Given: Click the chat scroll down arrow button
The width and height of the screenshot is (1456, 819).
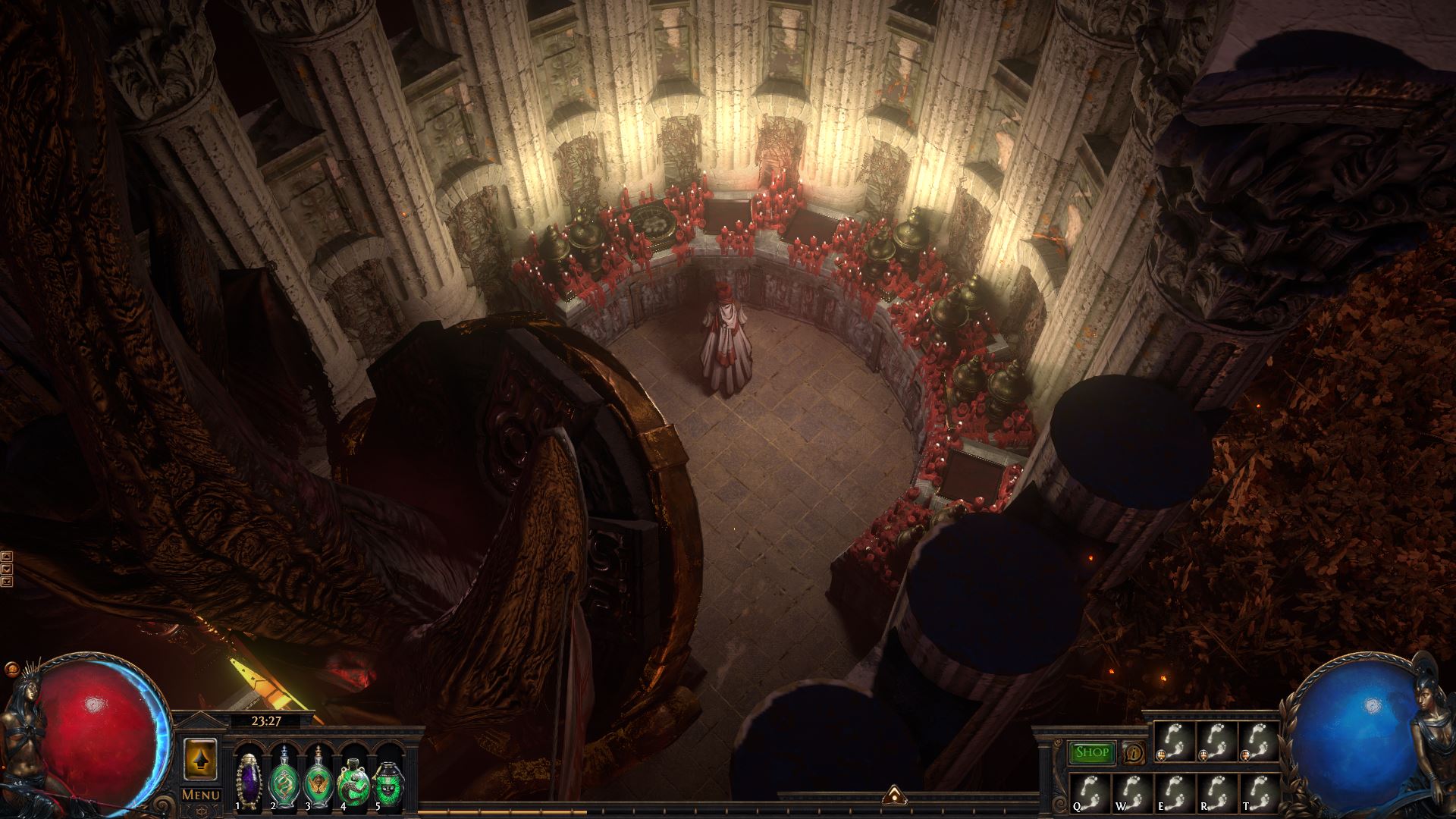Looking at the screenshot, I should (x=7, y=568).
